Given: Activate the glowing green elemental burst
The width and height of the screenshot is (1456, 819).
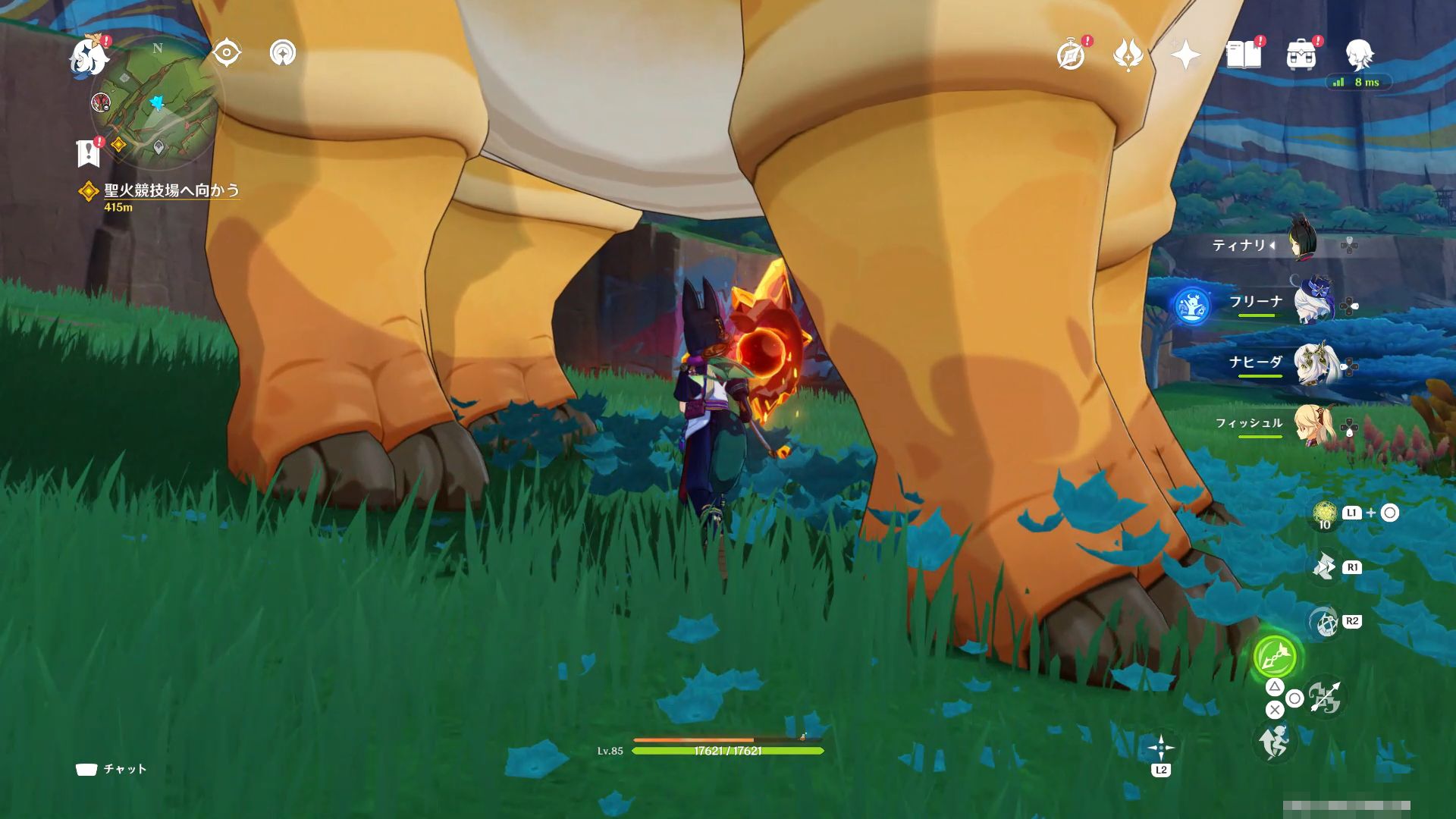Looking at the screenshot, I should 1275,657.
